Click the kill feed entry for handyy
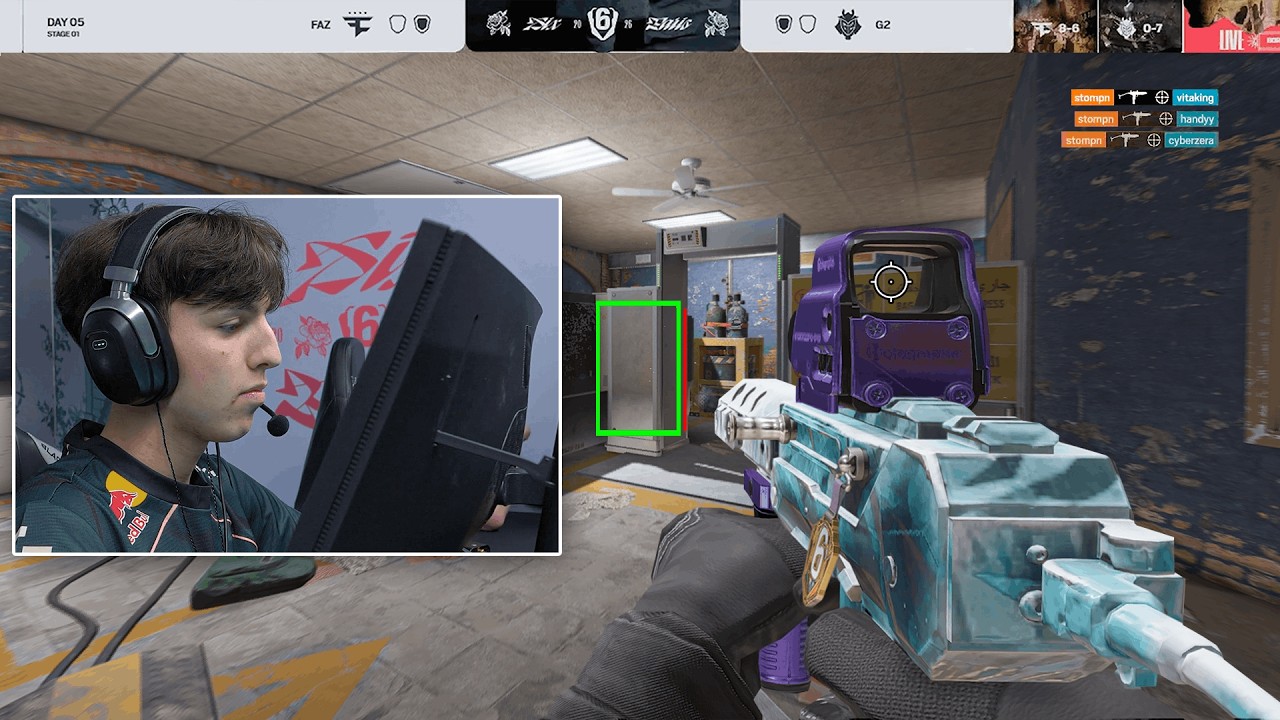 click(1145, 119)
